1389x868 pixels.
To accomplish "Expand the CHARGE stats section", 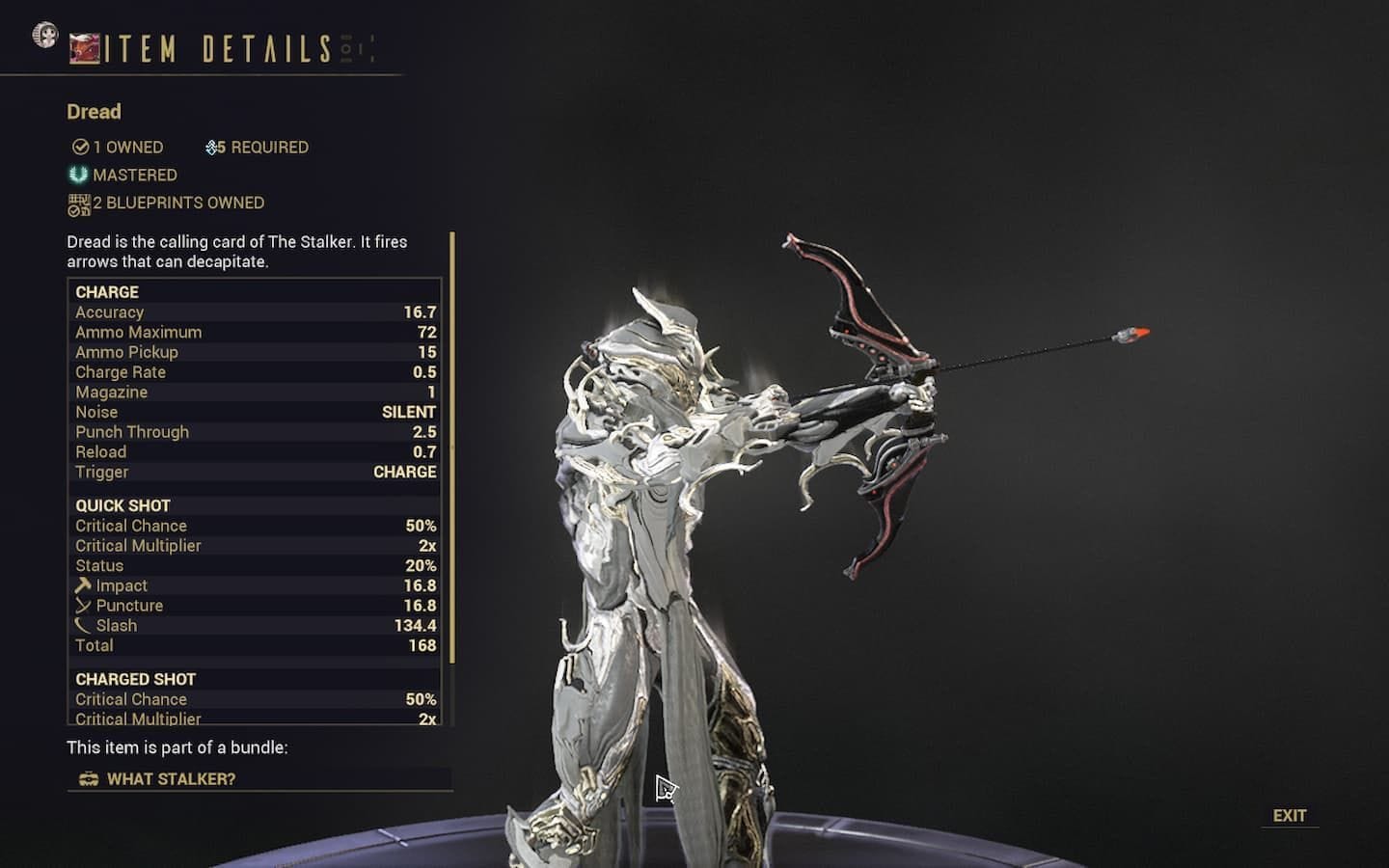I will pyautogui.click(x=108, y=291).
